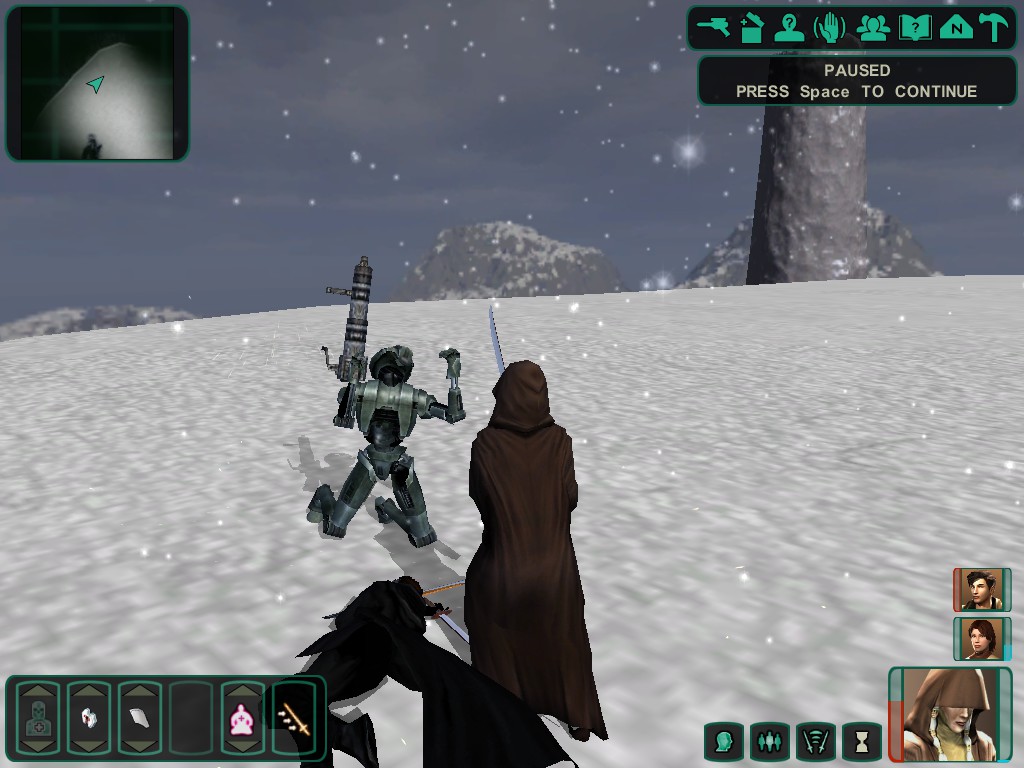The width and height of the screenshot is (1024, 768).
Task: Select the auburn-haired female companion portrait
Action: [980, 638]
